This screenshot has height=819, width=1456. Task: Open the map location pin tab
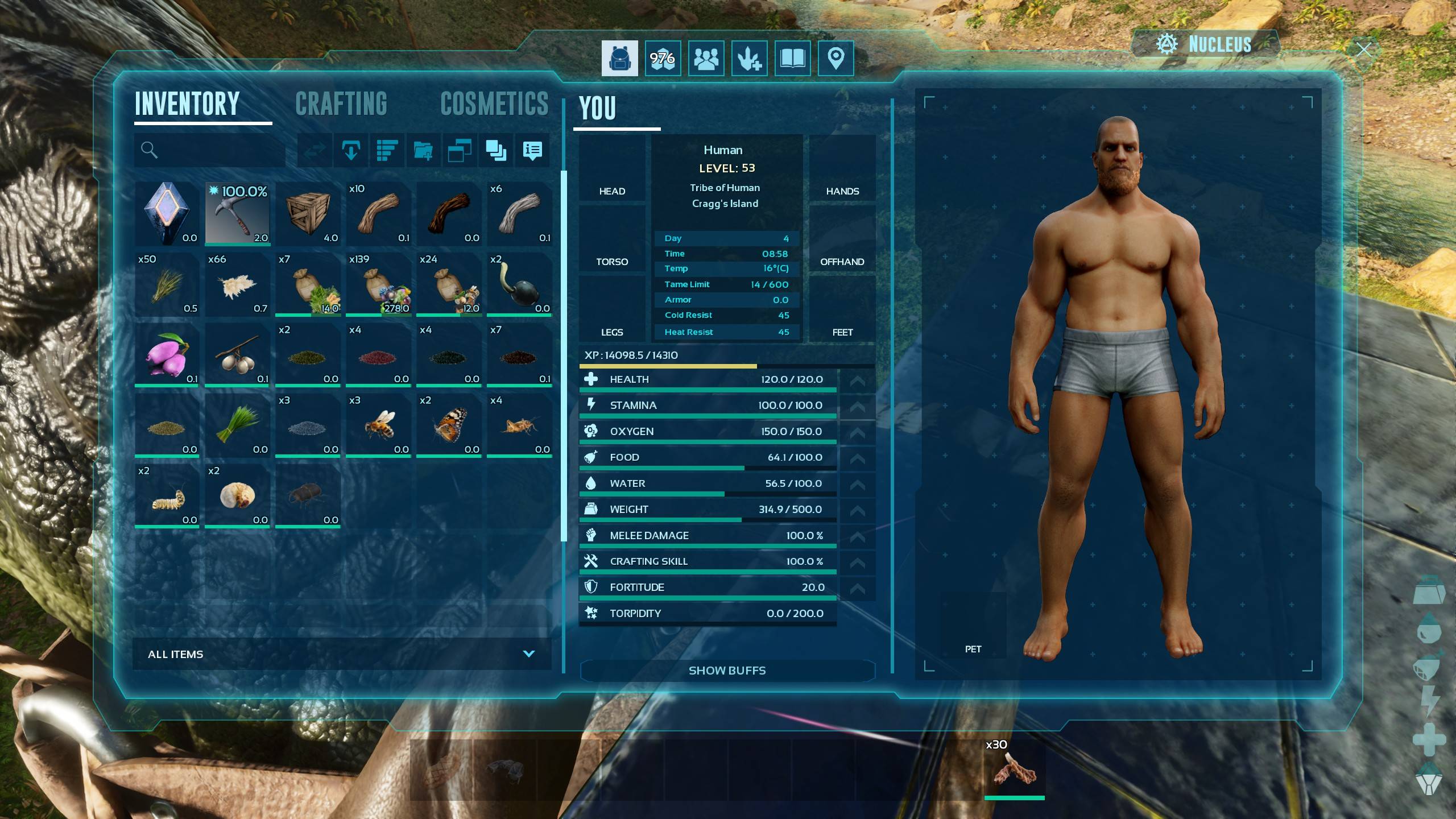point(835,58)
